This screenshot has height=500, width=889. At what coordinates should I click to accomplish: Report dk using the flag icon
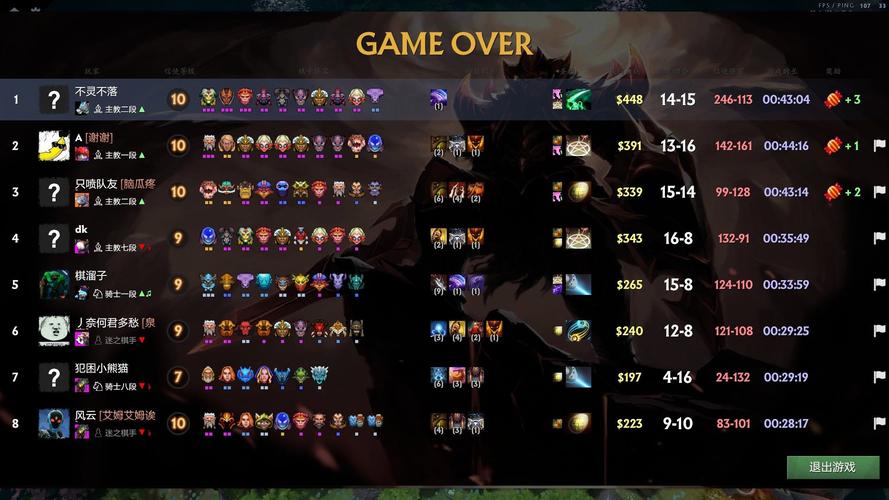(x=879, y=238)
